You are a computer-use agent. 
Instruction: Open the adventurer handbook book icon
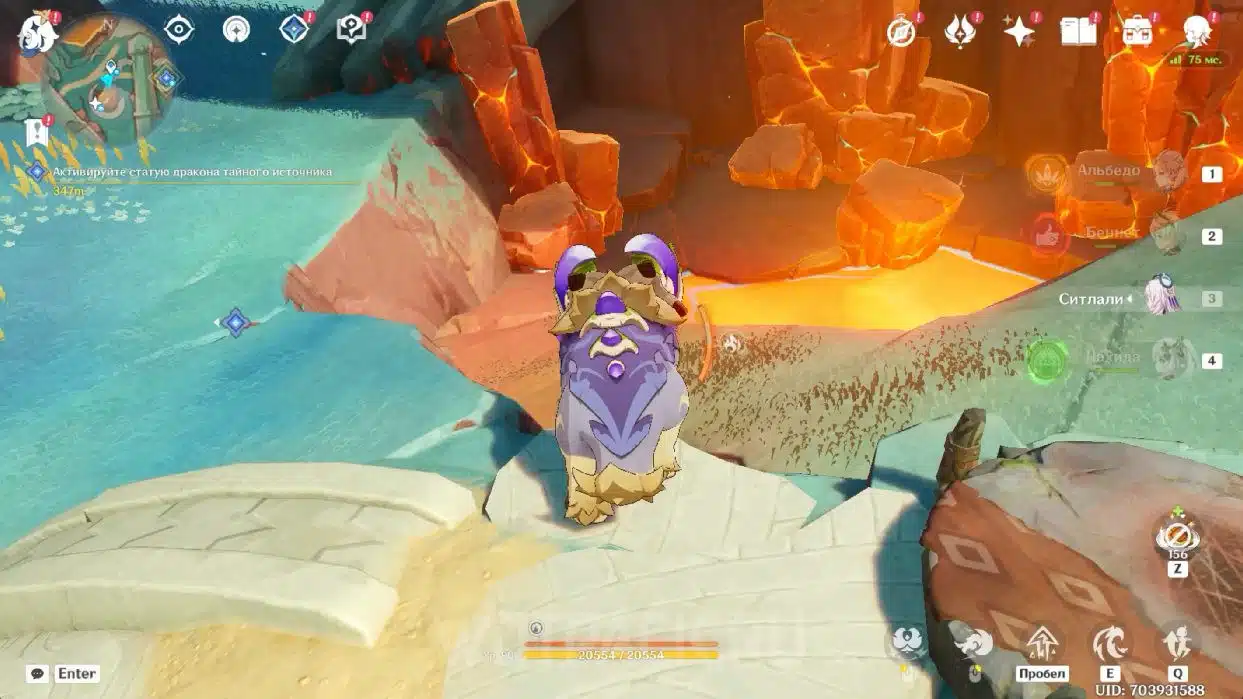1078,32
